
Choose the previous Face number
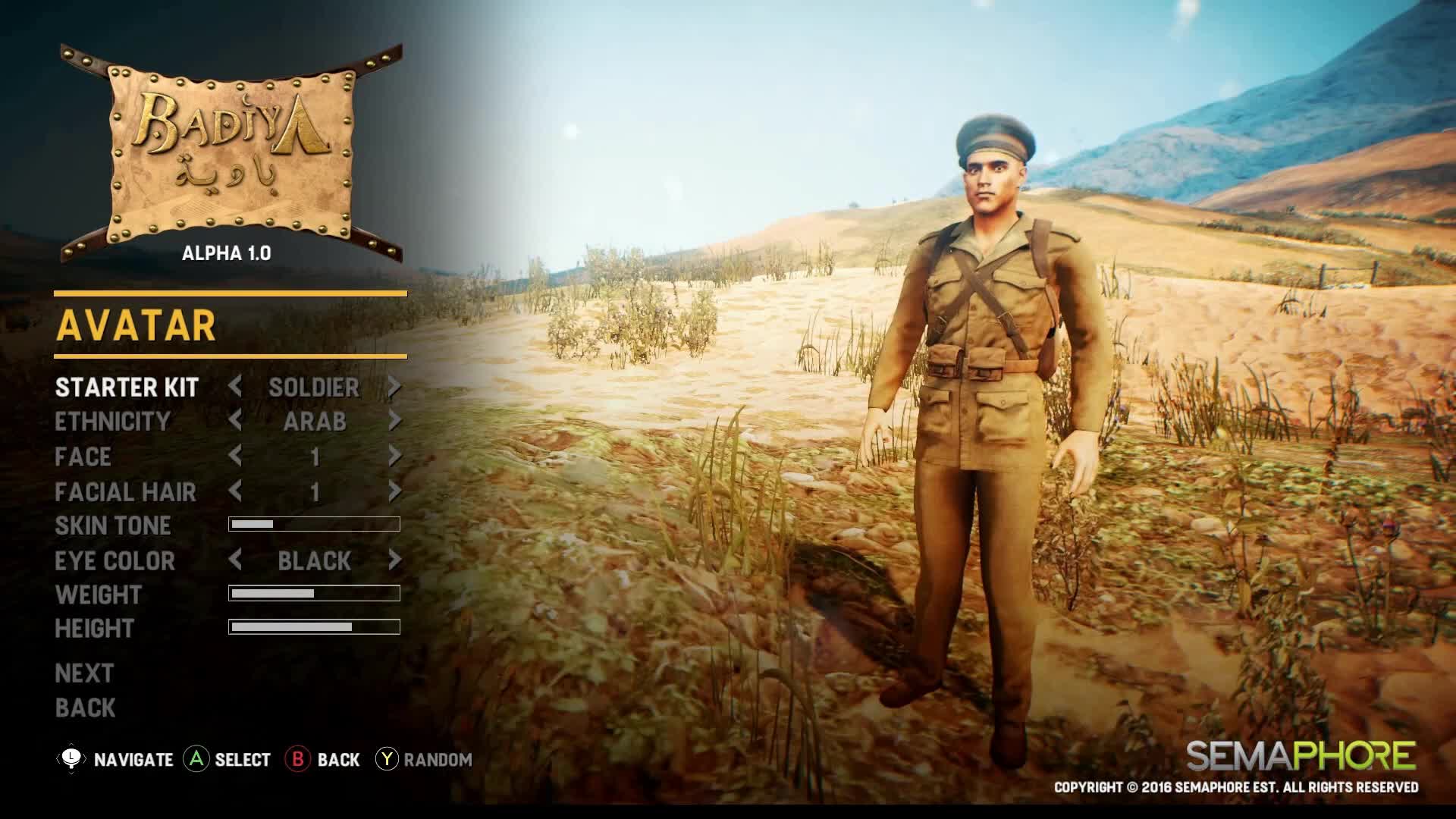tap(235, 456)
